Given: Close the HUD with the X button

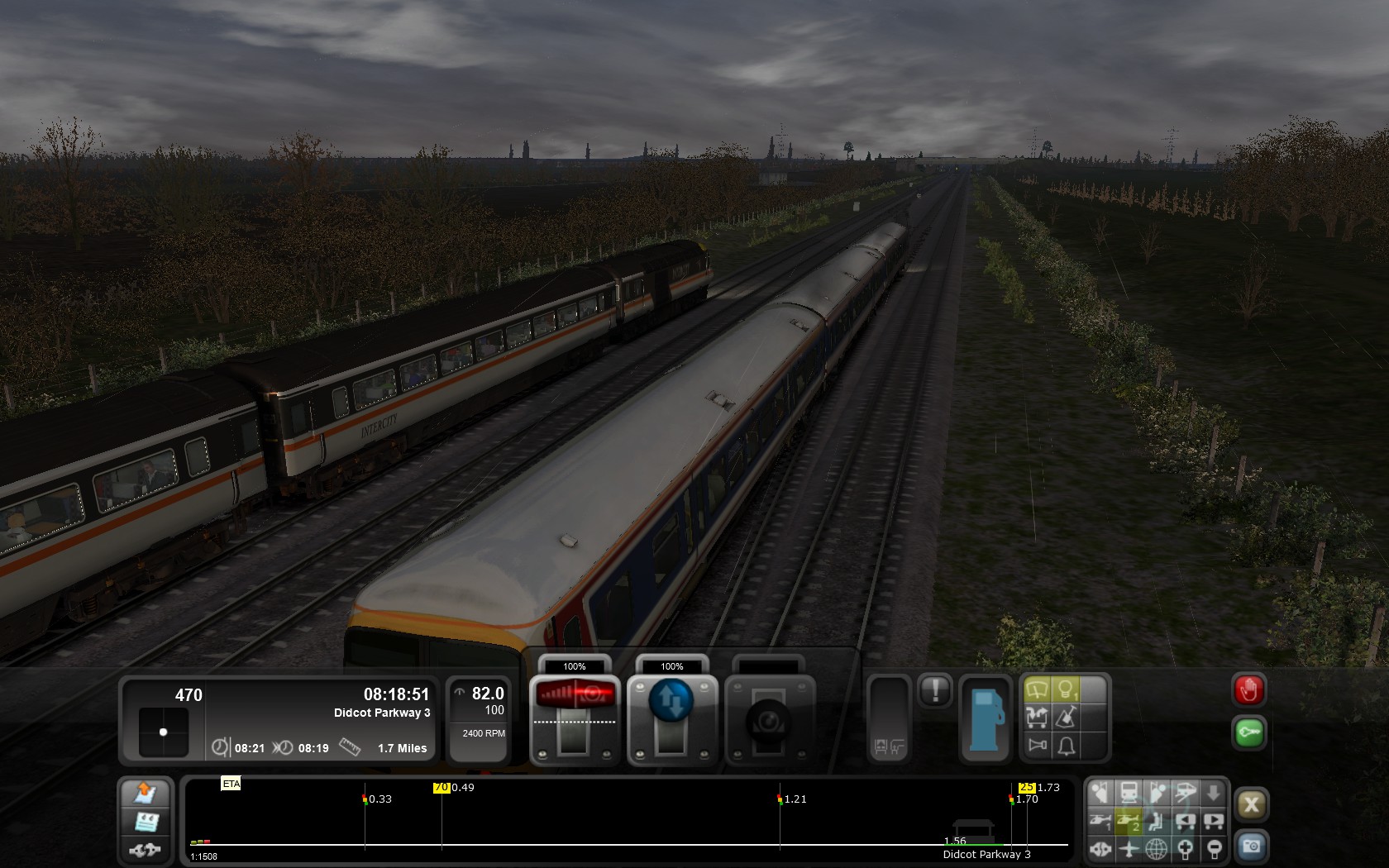Looking at the screenshot, I should click(1251, 804).
